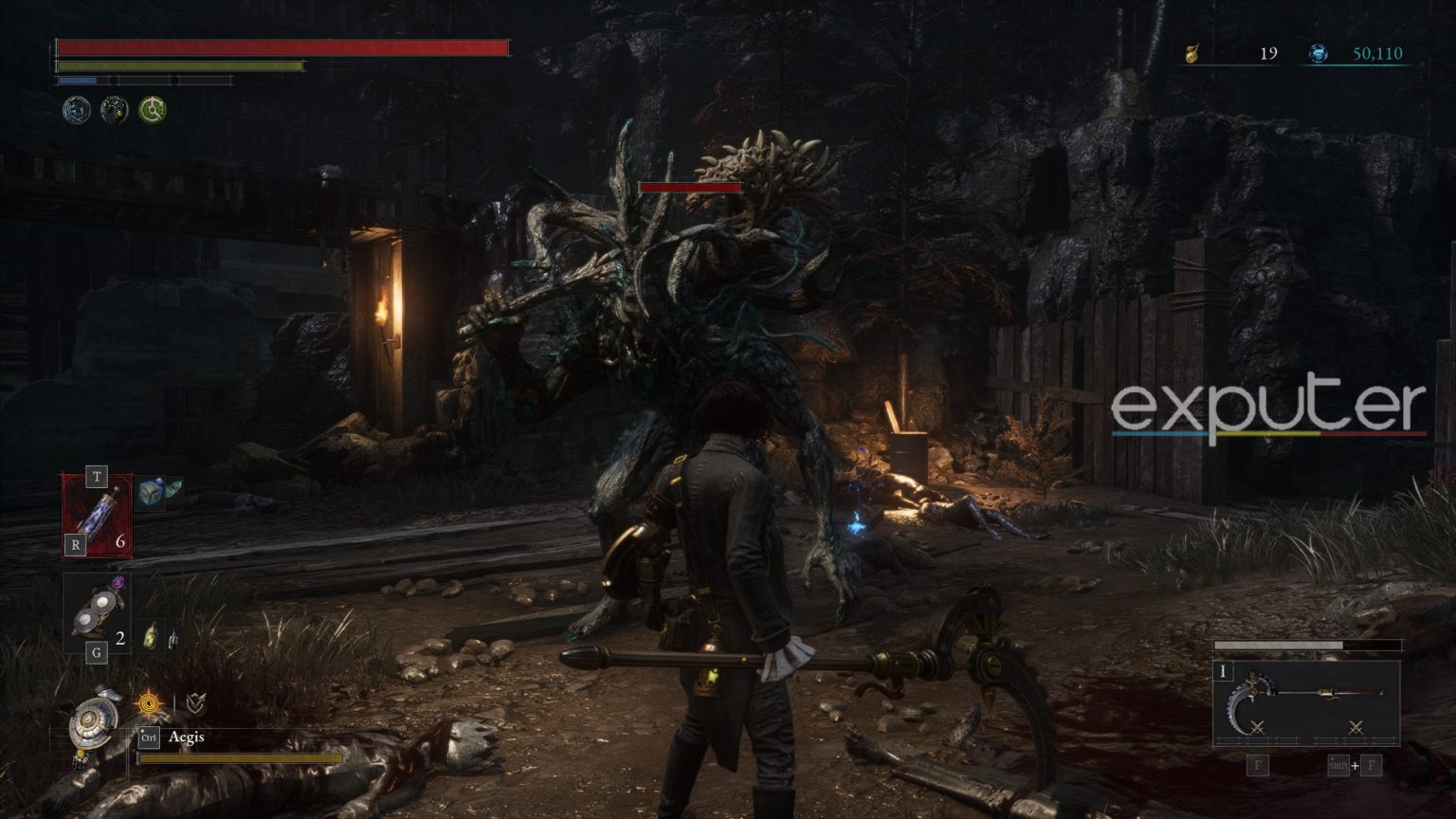Click the orange spiral sun icon

pyautogui.click(x=150, y=703)
